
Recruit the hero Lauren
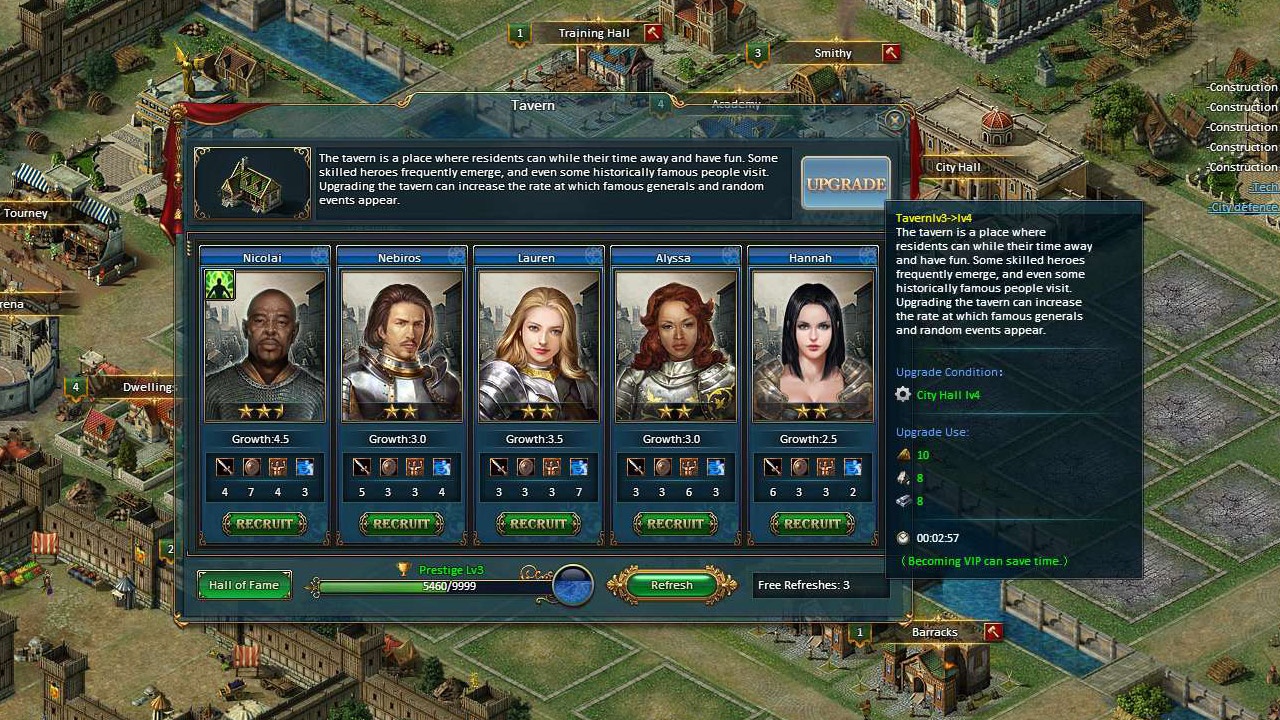tap(538, 523)
